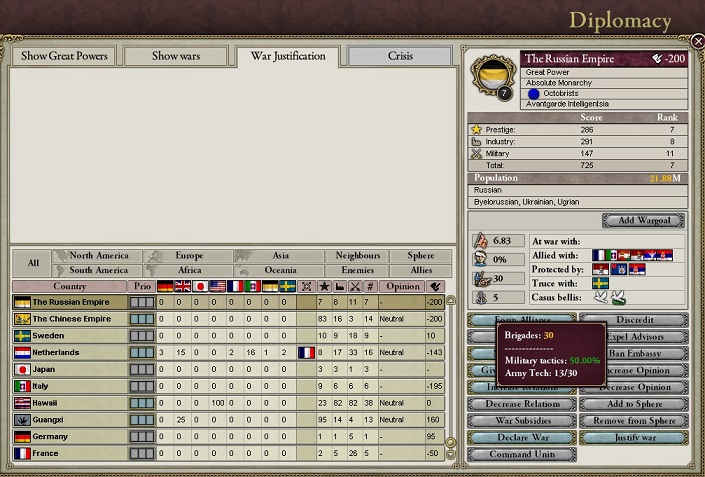Open Command Units action
705x477 pixels.
pos(522,454)
